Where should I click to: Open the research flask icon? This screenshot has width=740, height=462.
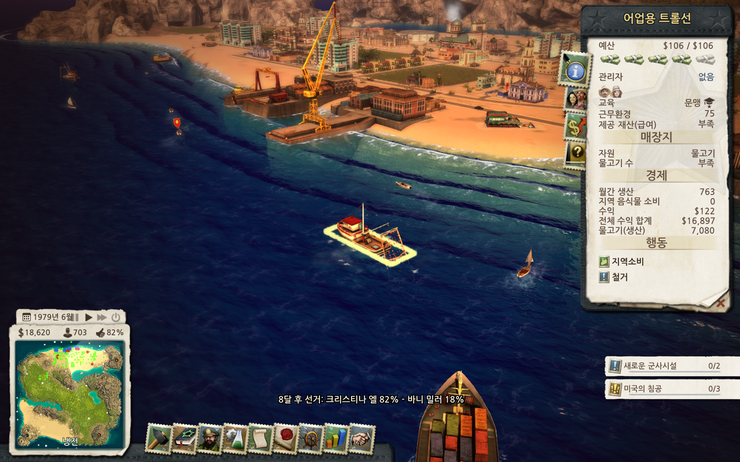click(x=235, y=437)
